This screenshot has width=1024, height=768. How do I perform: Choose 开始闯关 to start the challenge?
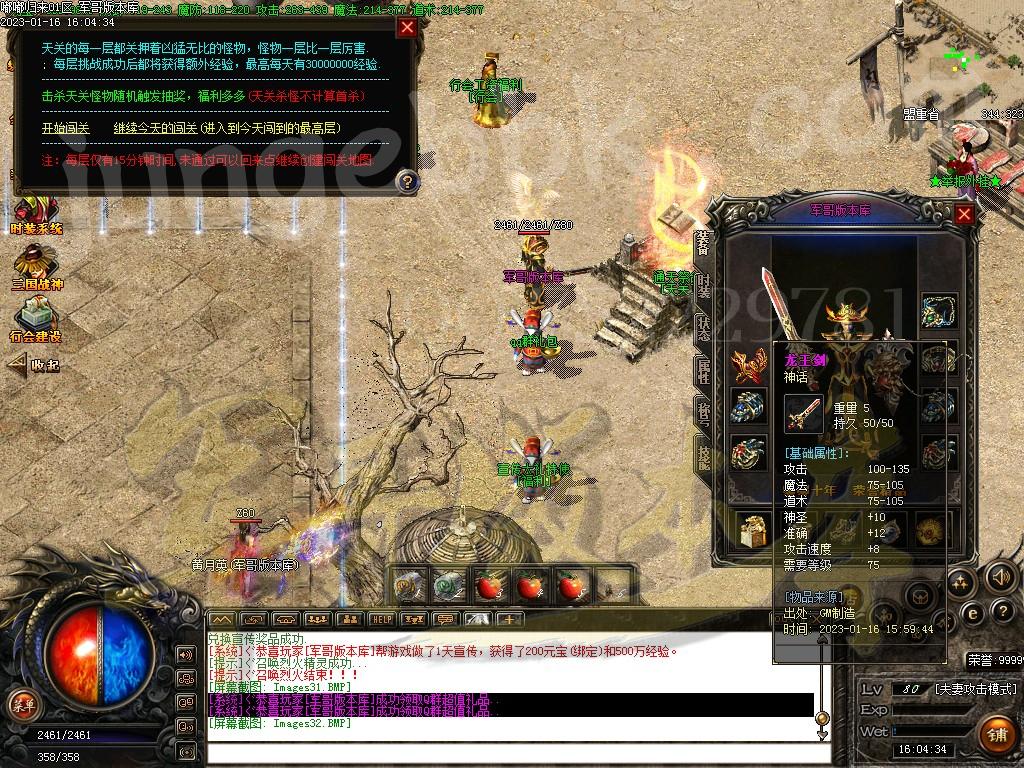pyautogui.click(x=66, y=128)
